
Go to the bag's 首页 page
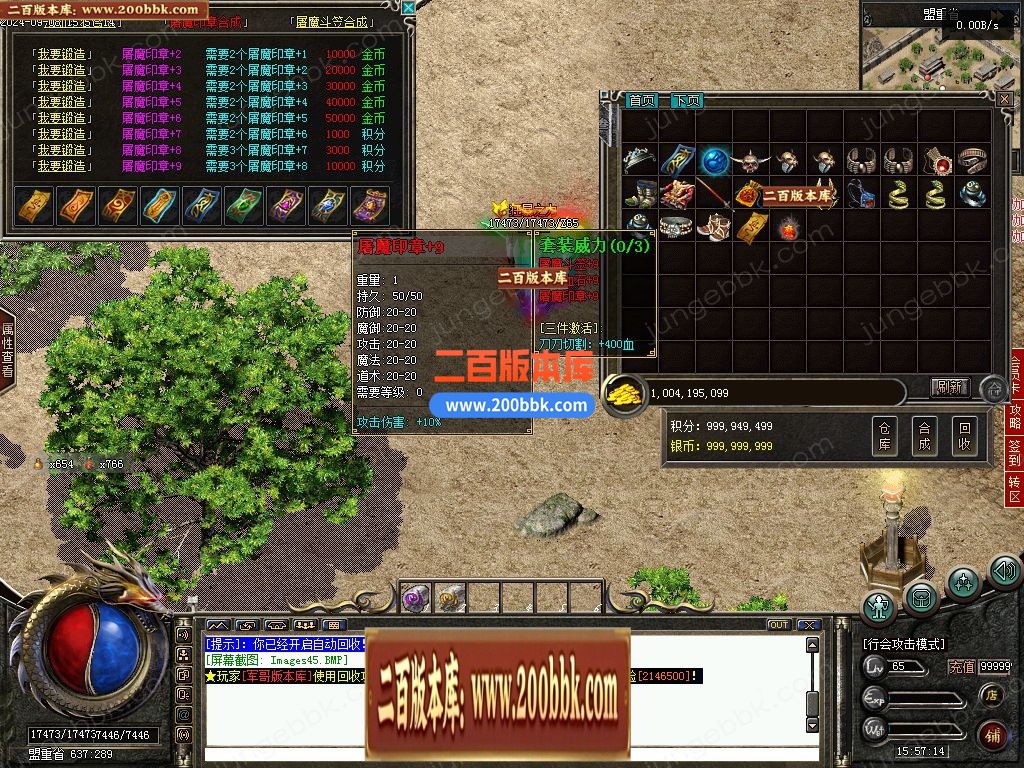coord(642,100)
